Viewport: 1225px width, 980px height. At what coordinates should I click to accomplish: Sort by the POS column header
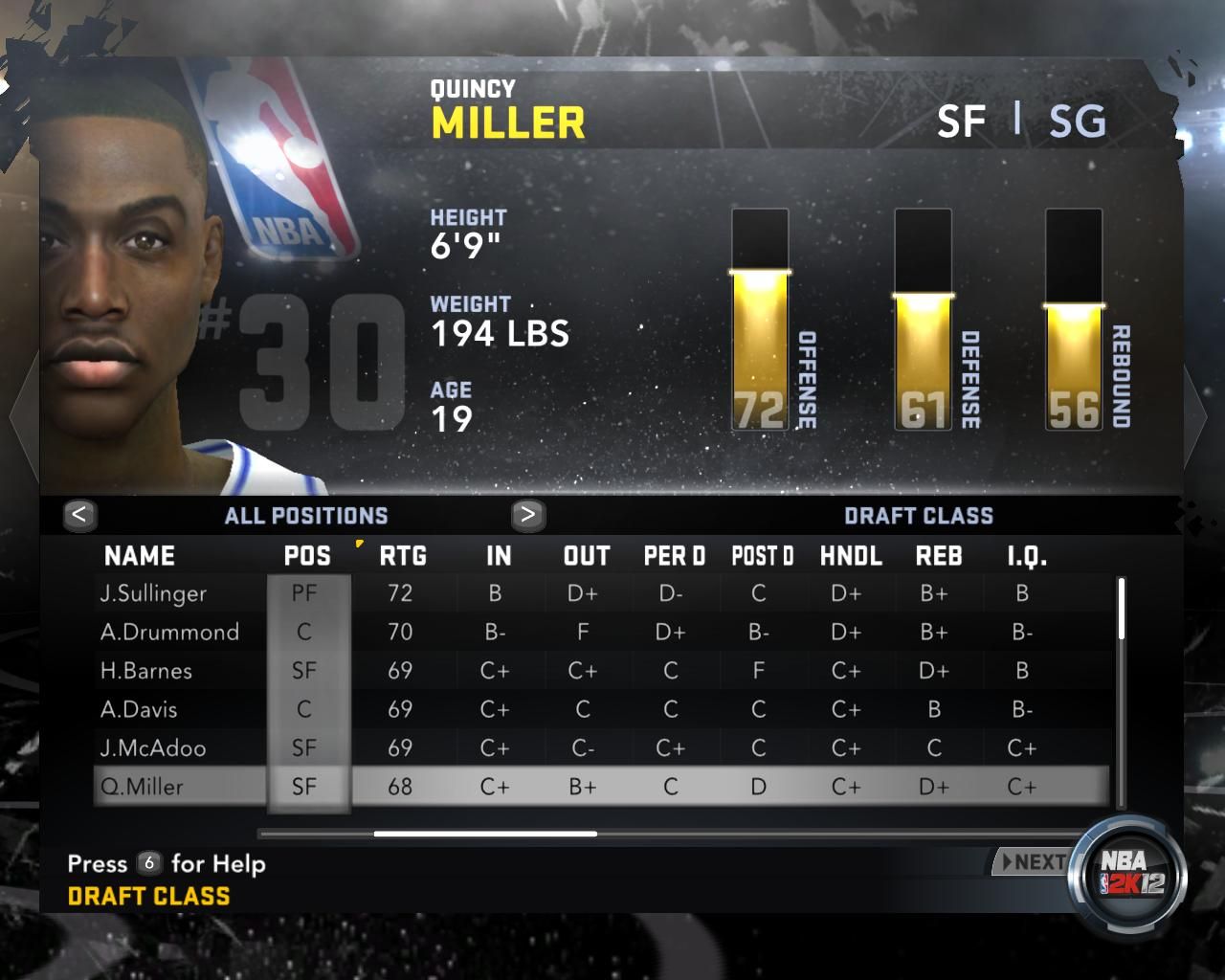tap(307, 556)
